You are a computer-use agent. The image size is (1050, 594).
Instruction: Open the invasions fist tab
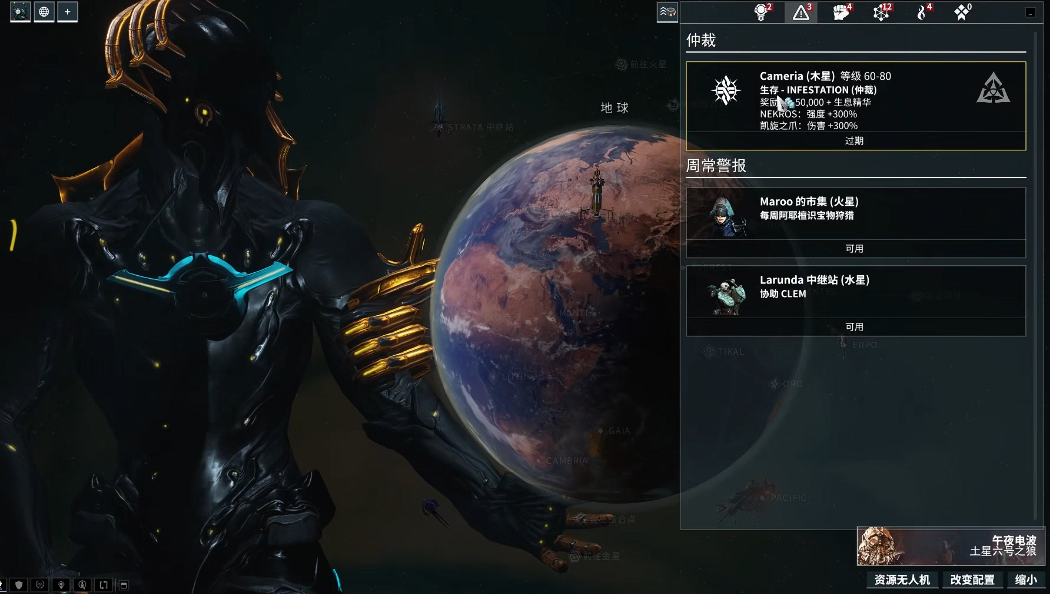(x=842, y=12)
